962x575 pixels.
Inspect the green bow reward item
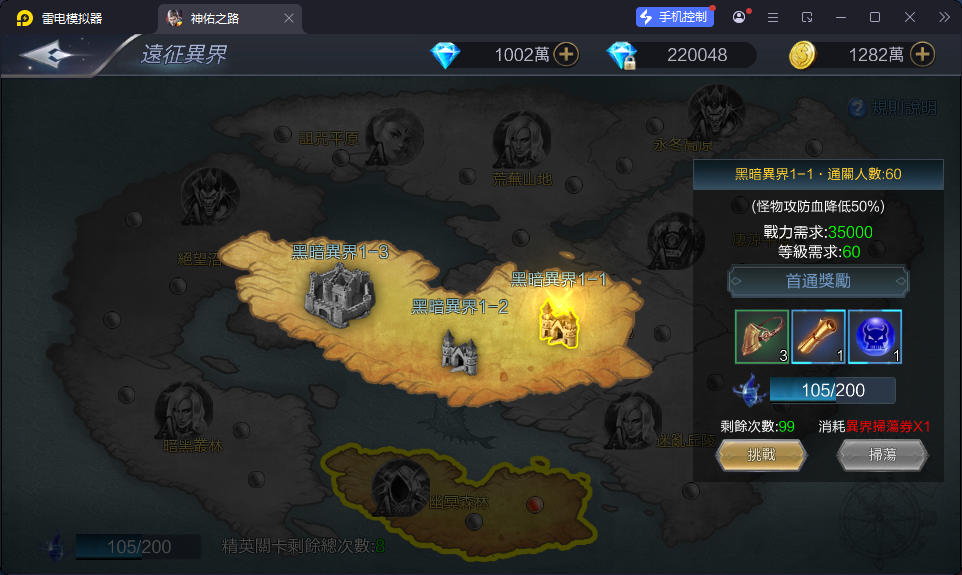click(762, 337)
